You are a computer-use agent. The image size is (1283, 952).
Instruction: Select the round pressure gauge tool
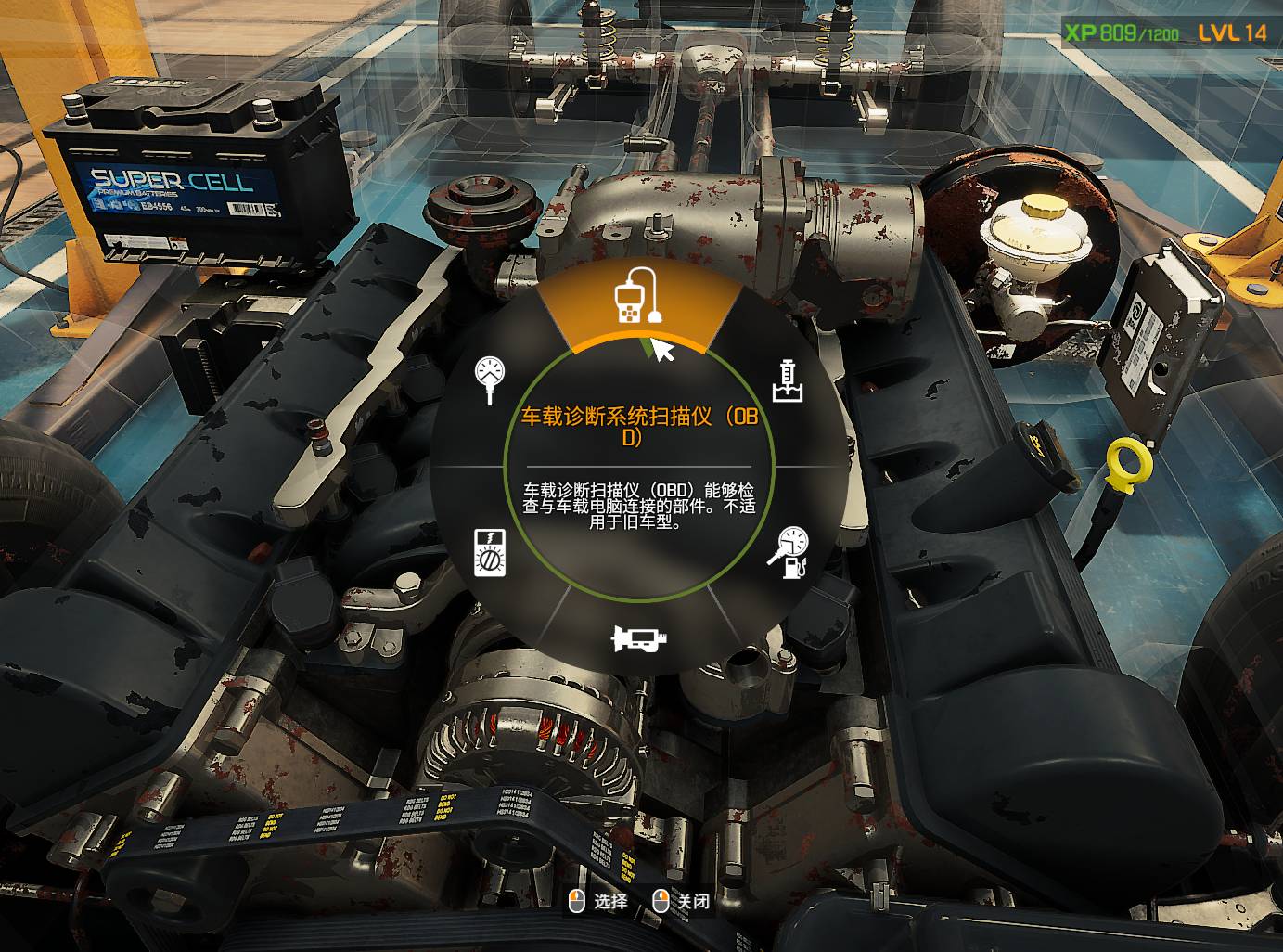click(489, 378)
